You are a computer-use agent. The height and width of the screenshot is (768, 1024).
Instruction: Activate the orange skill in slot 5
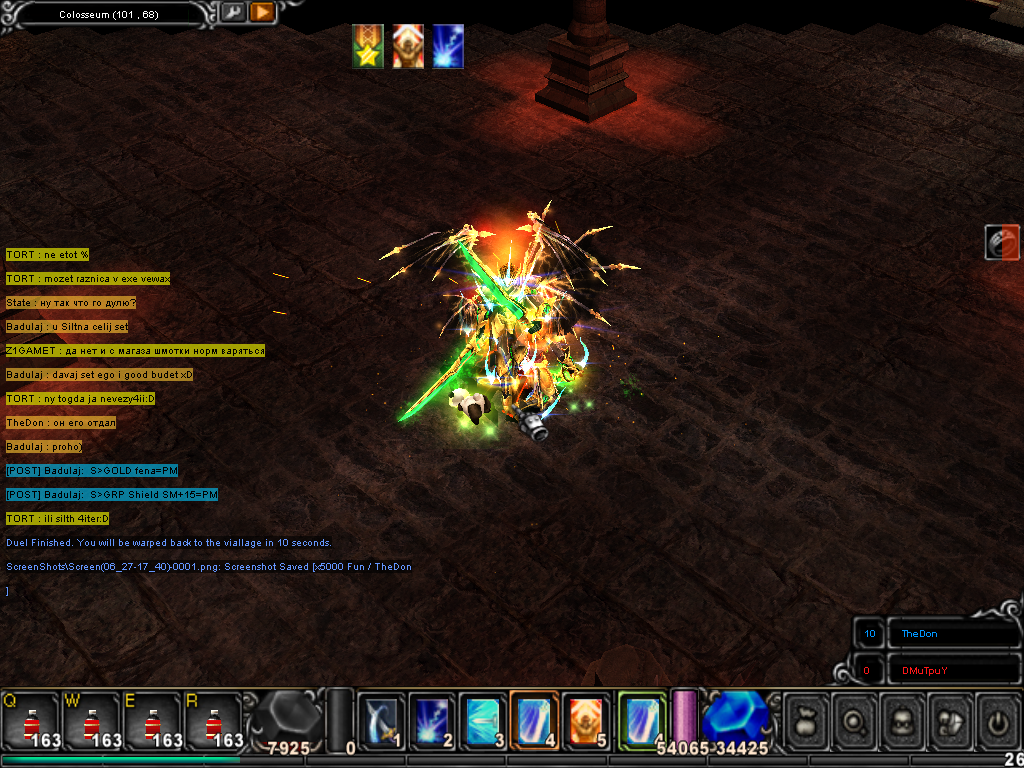(587, 719)
